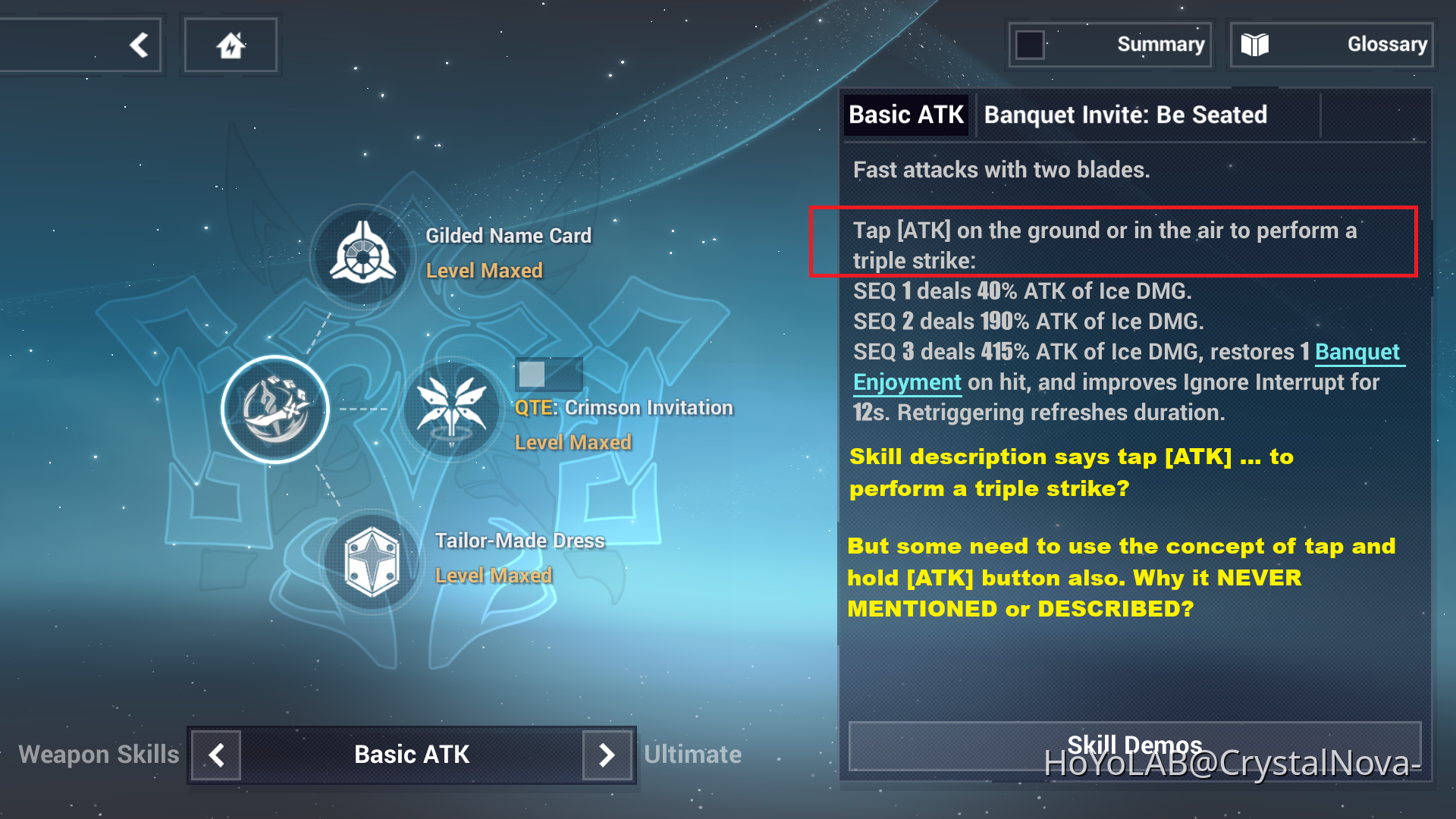Screen dimensions: 1456x819
Task: Click the Basic ATK tab label icon area
Action: (x=907, y=115)
